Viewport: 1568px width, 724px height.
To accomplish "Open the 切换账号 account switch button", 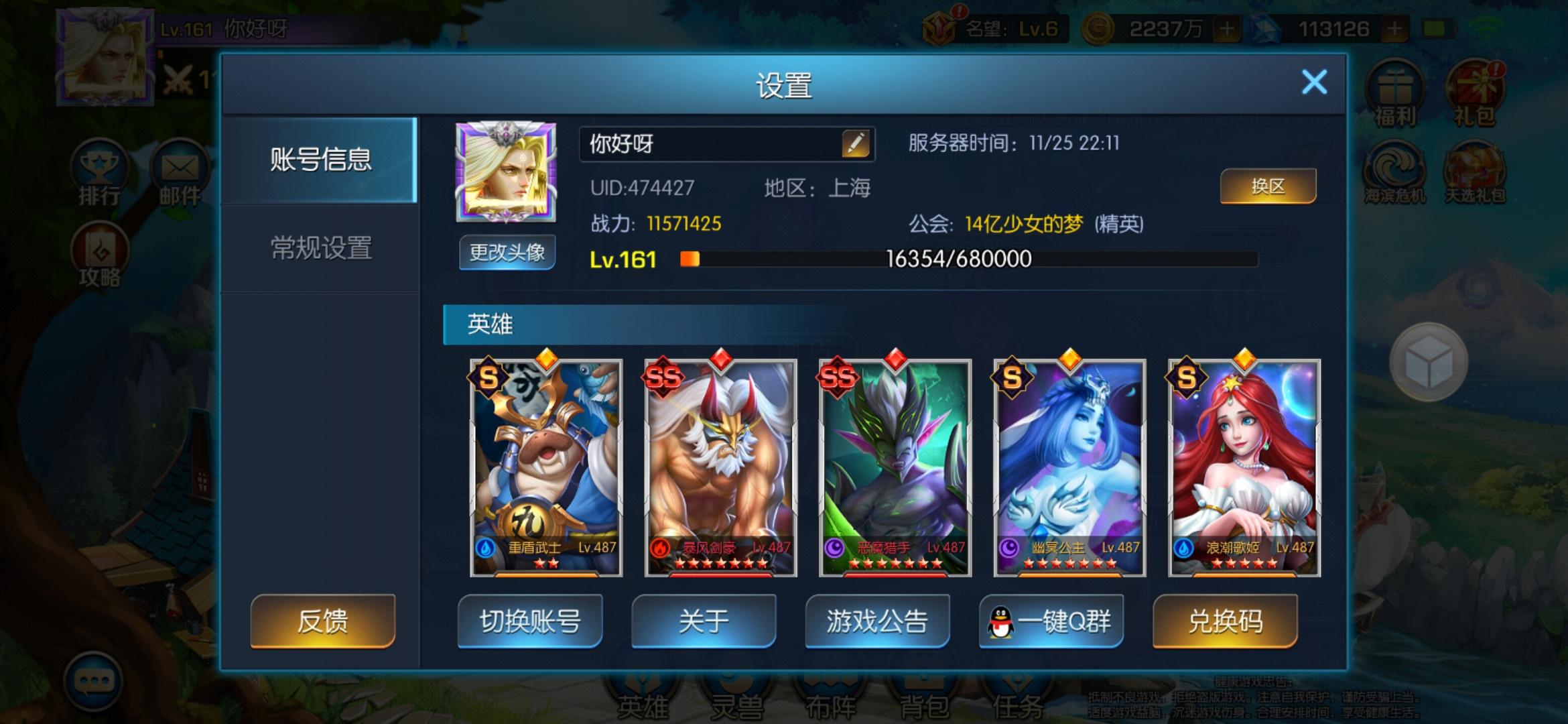I will pos(529,621).
